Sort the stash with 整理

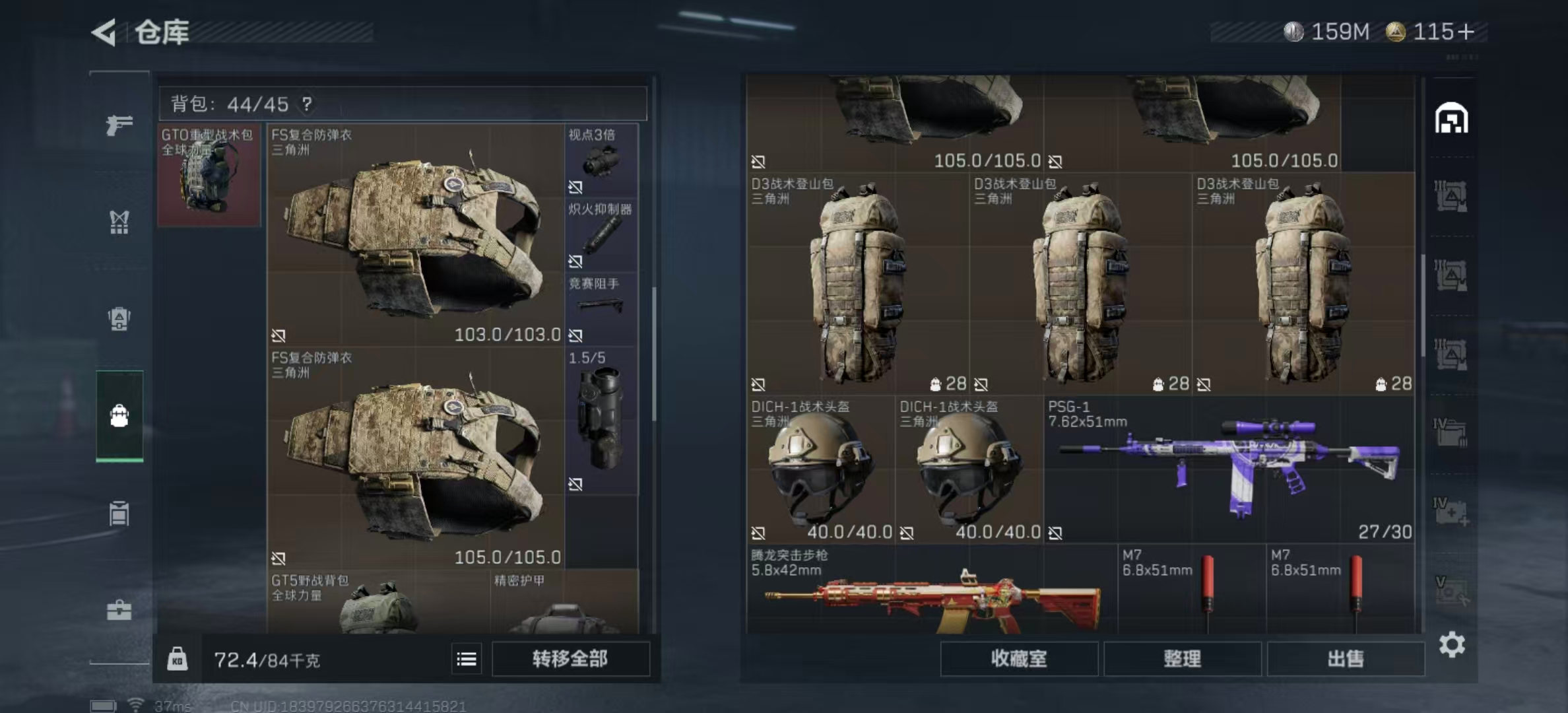tap(1182, 659)
